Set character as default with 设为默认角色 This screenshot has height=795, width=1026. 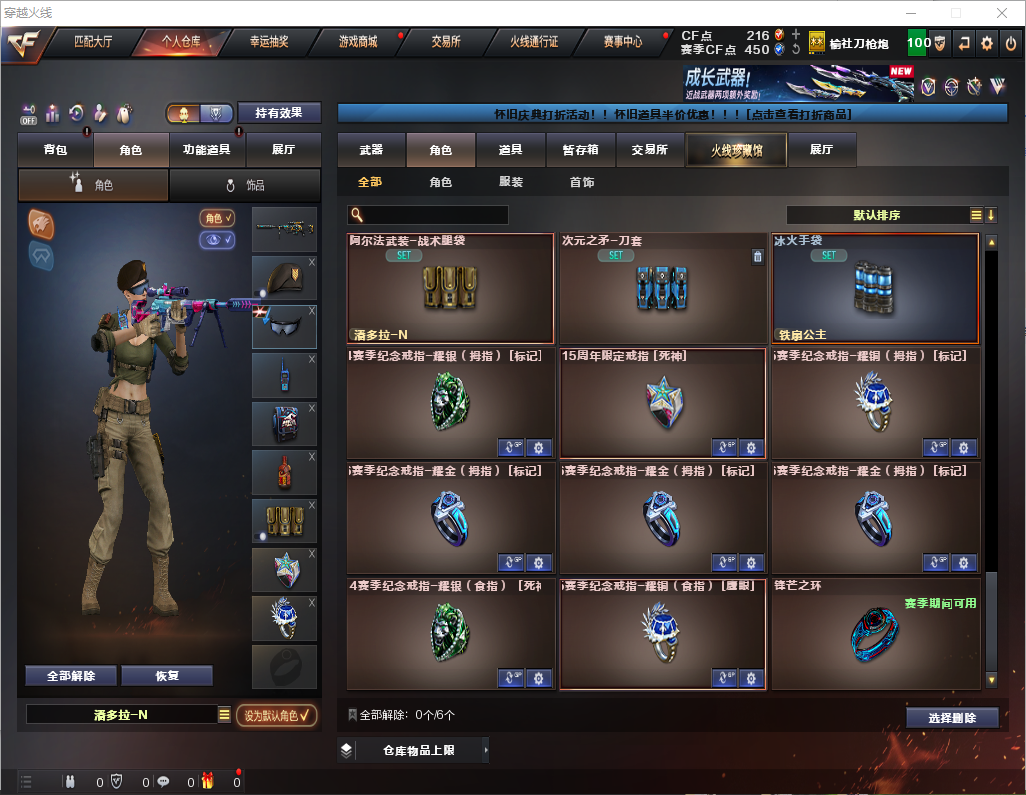coord(277,715)
